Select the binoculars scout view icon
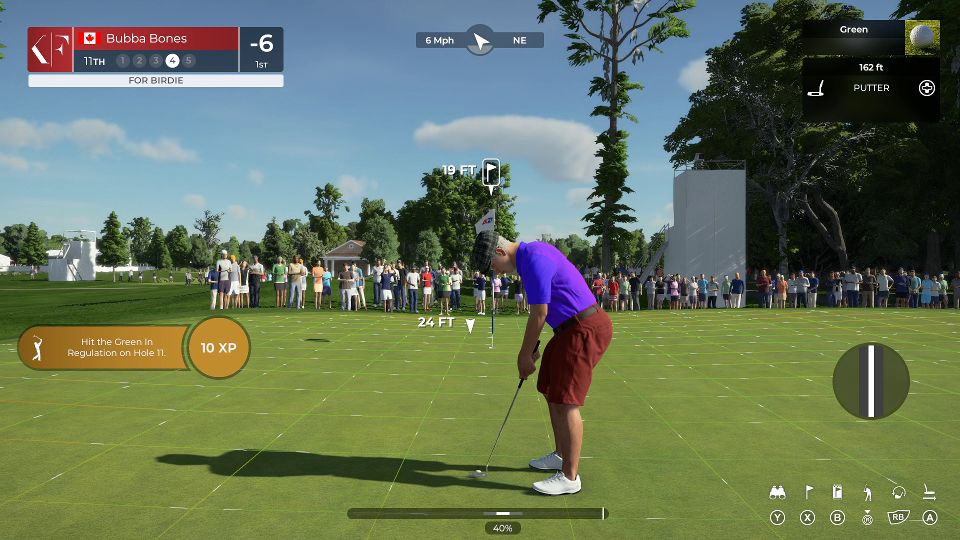The width and height of the screenshot is (960, 540). pos(777,492)
